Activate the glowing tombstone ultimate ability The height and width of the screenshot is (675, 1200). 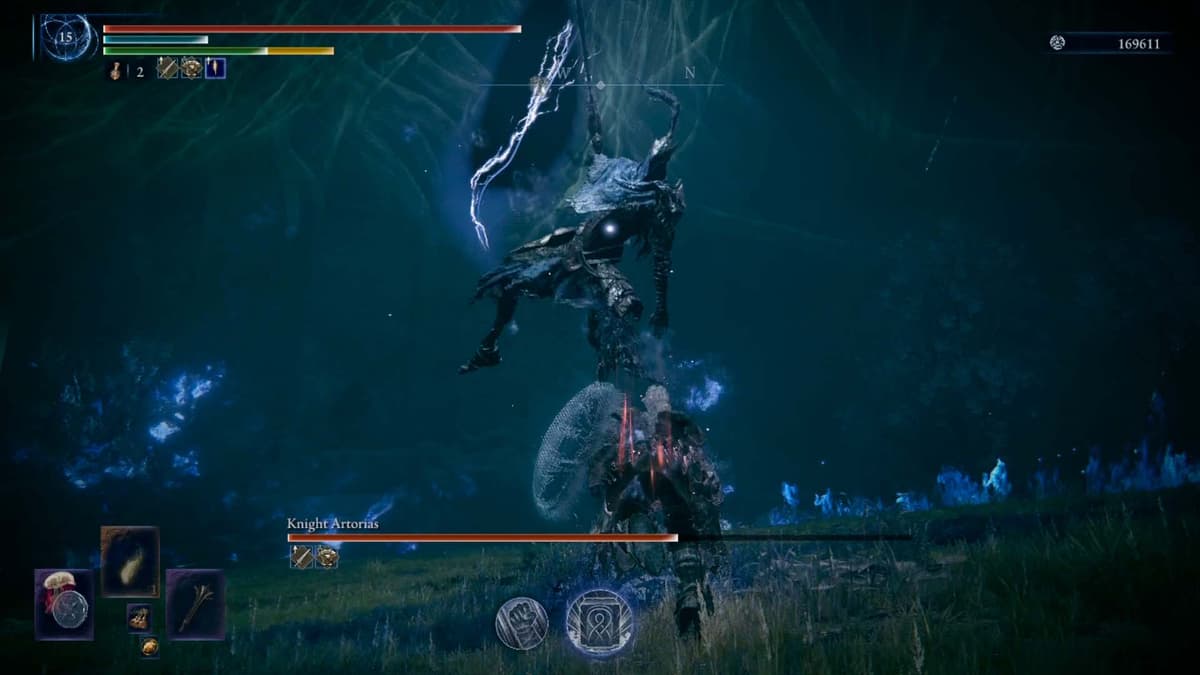pos(599,622)
